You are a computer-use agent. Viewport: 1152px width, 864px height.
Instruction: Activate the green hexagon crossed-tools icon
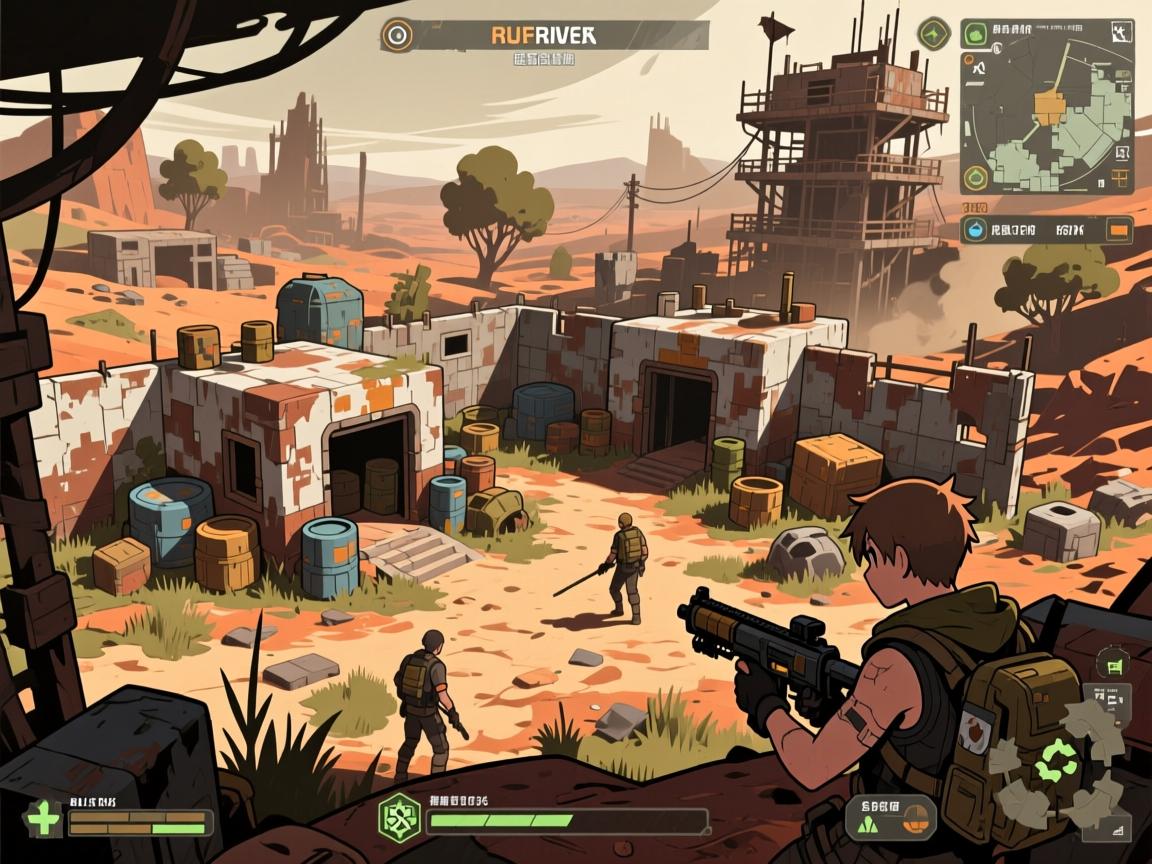click(x=399, y=815)
